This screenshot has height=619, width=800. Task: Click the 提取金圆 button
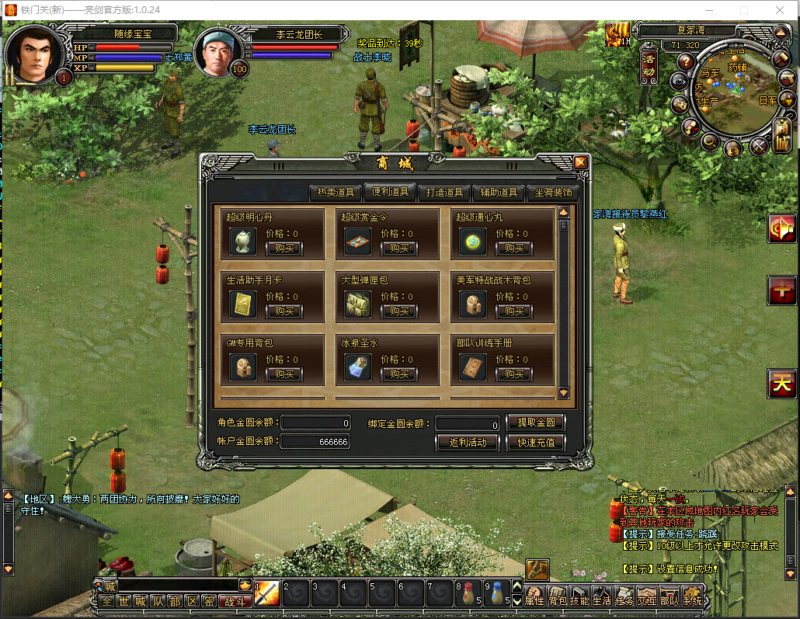click(x=536, y=422)
